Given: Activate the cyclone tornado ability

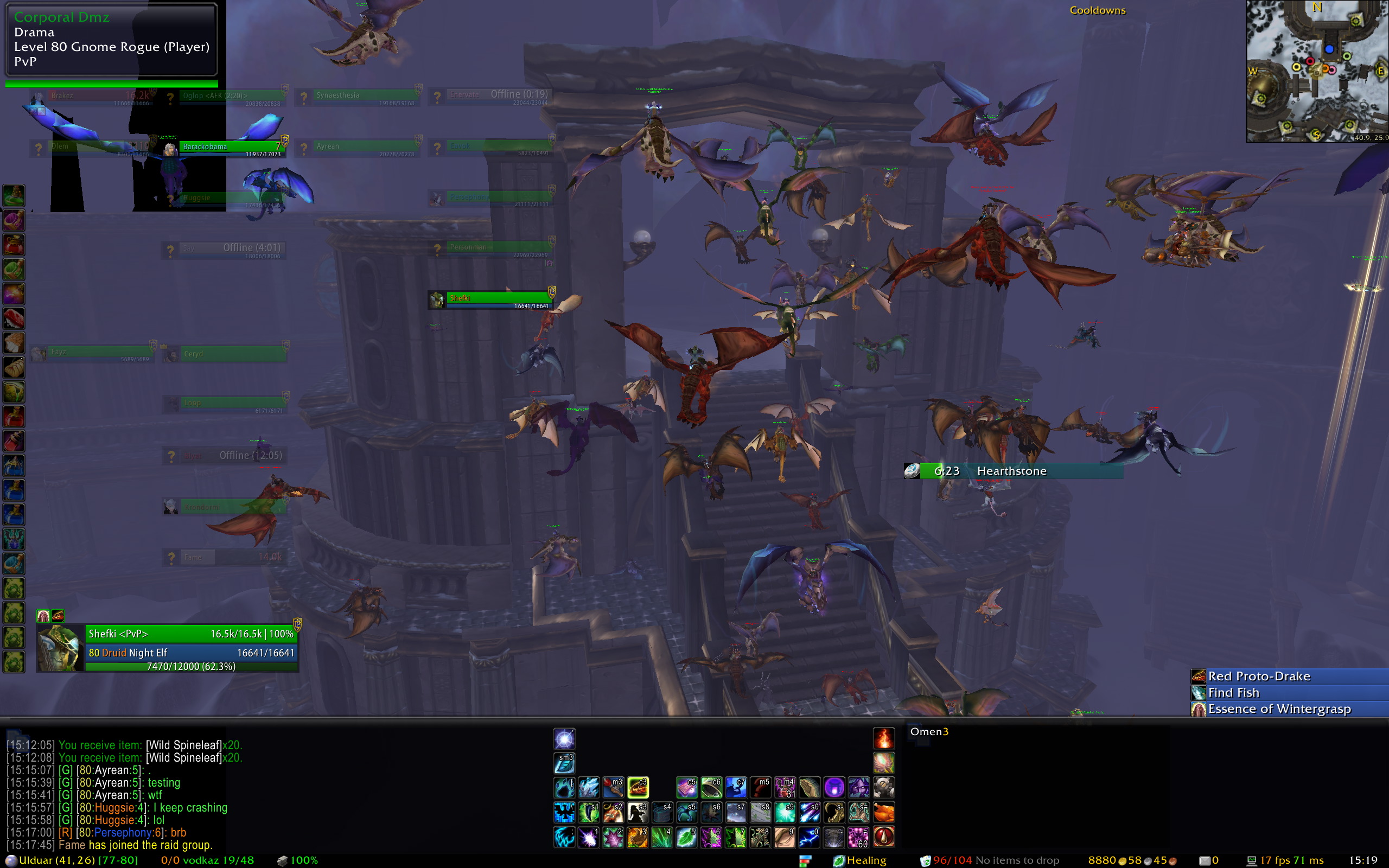Looking at the screenshot, I should coord(834,837).
